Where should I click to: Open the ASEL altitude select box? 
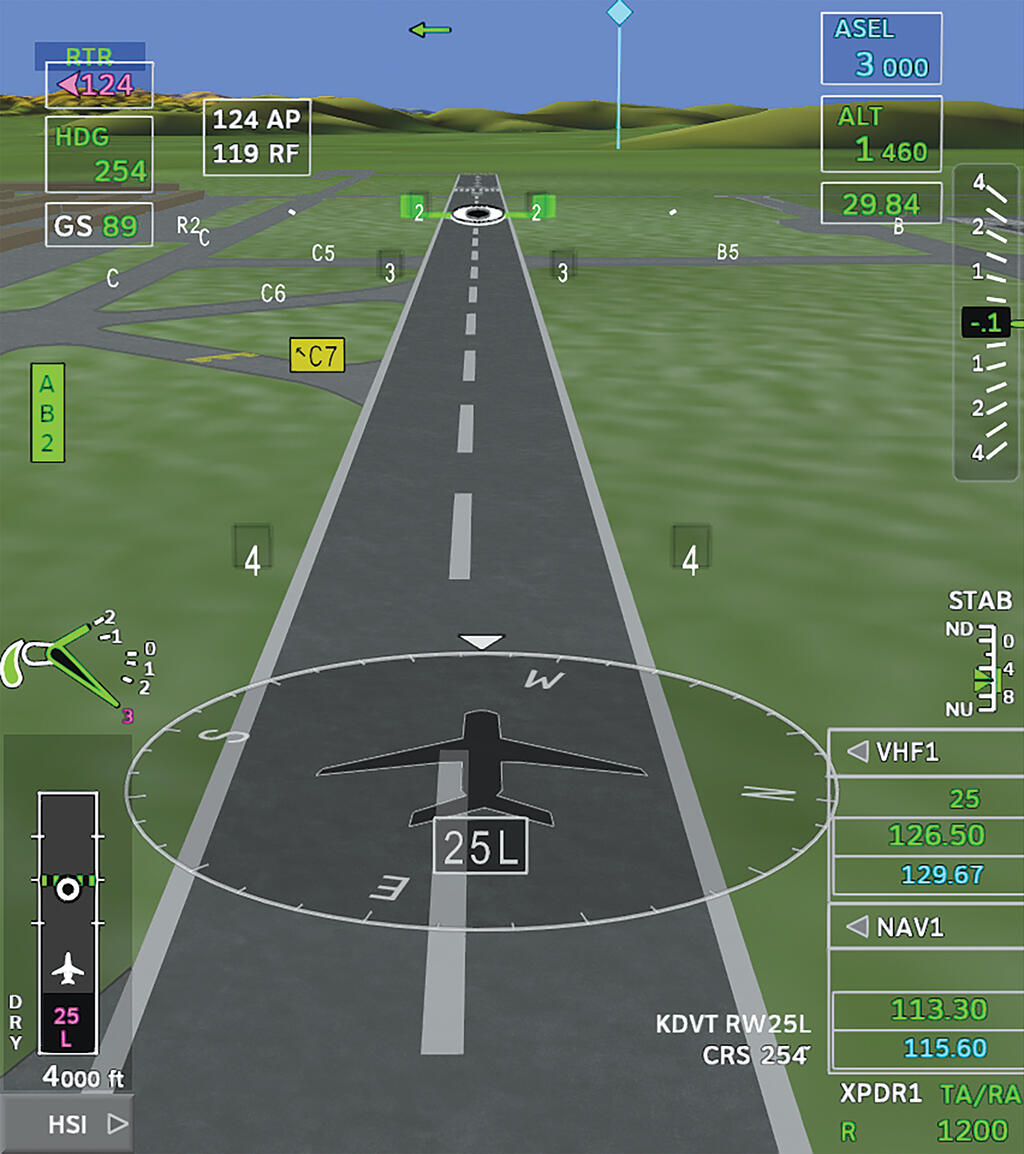coord(881,49)
